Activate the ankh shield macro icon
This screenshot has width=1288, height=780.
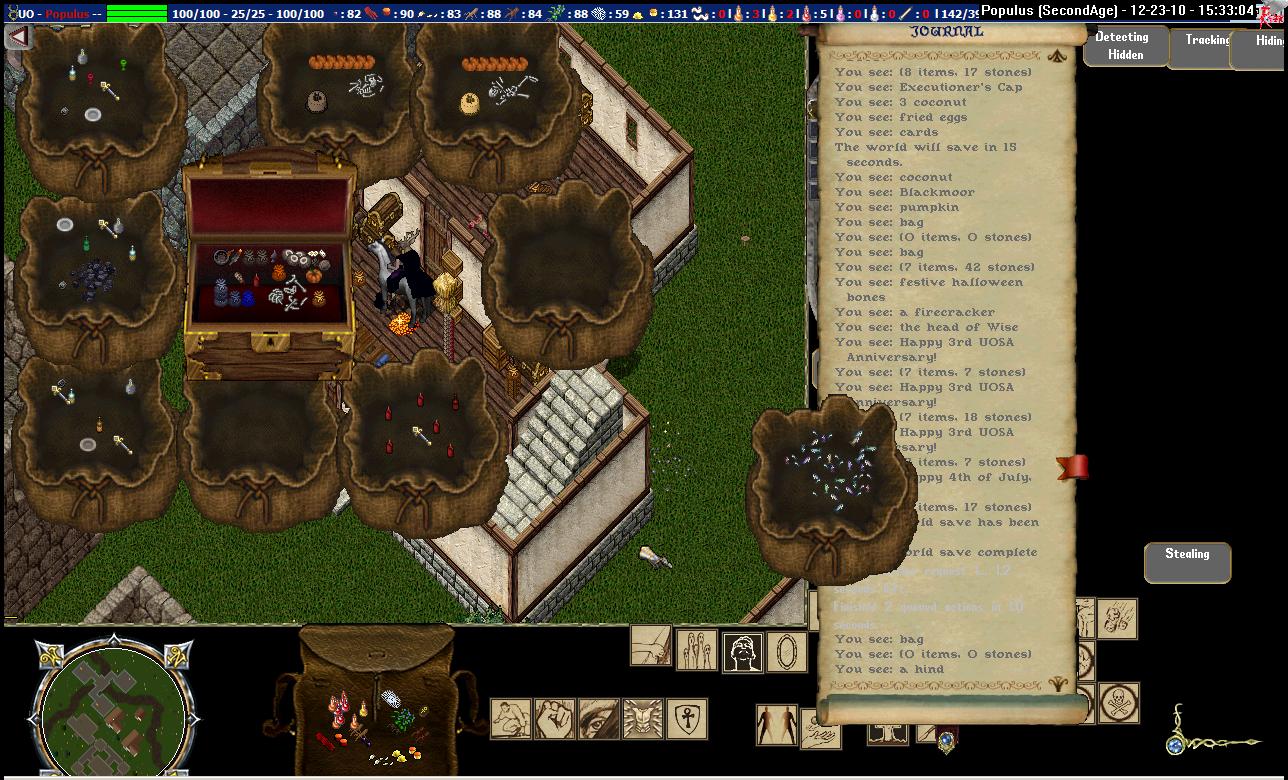coord(687,719)
